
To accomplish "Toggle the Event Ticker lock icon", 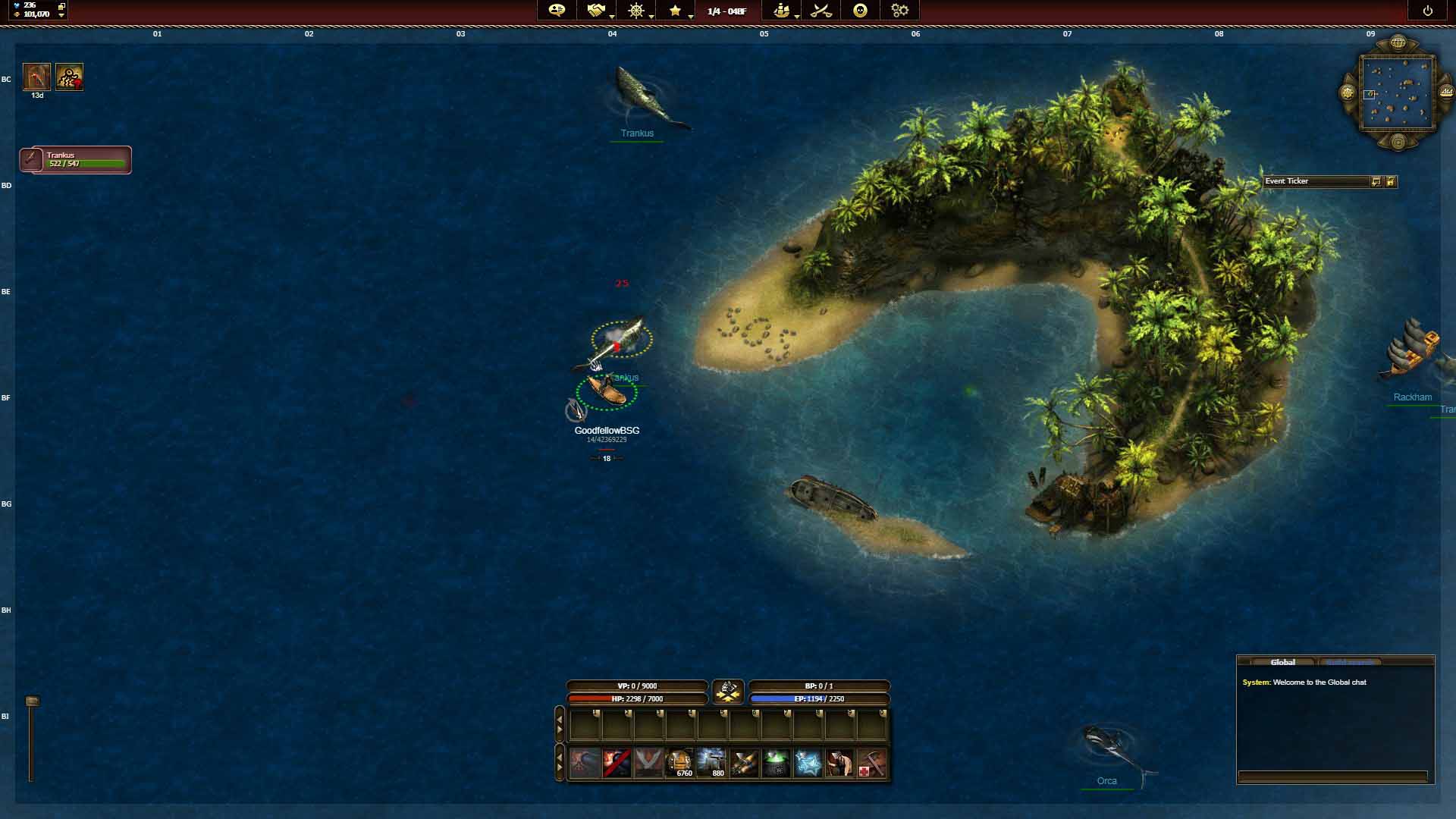I will 1391,181.
